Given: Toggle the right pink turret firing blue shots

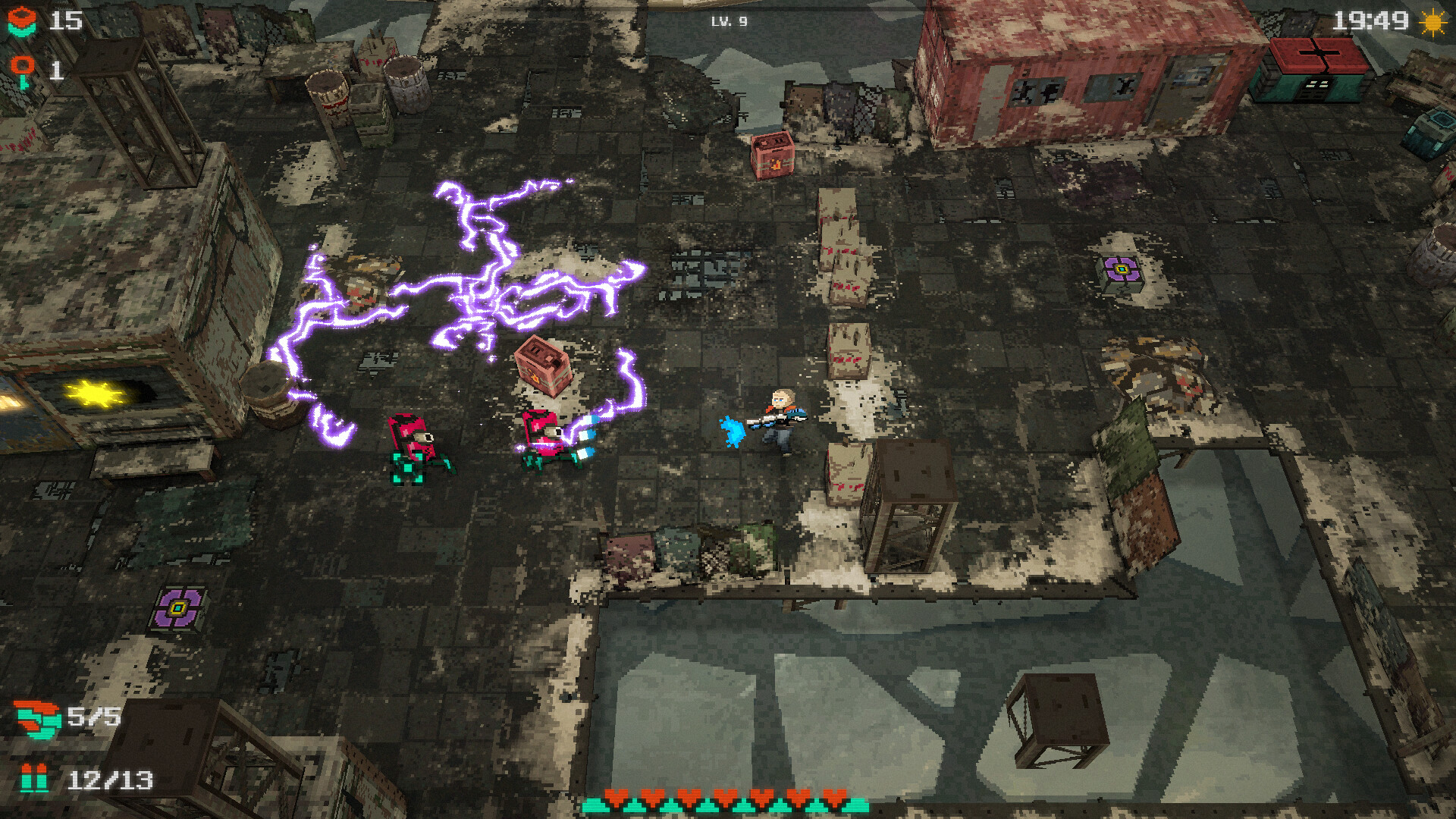Looking at the screenshot, I should click(x=543, y=438).
